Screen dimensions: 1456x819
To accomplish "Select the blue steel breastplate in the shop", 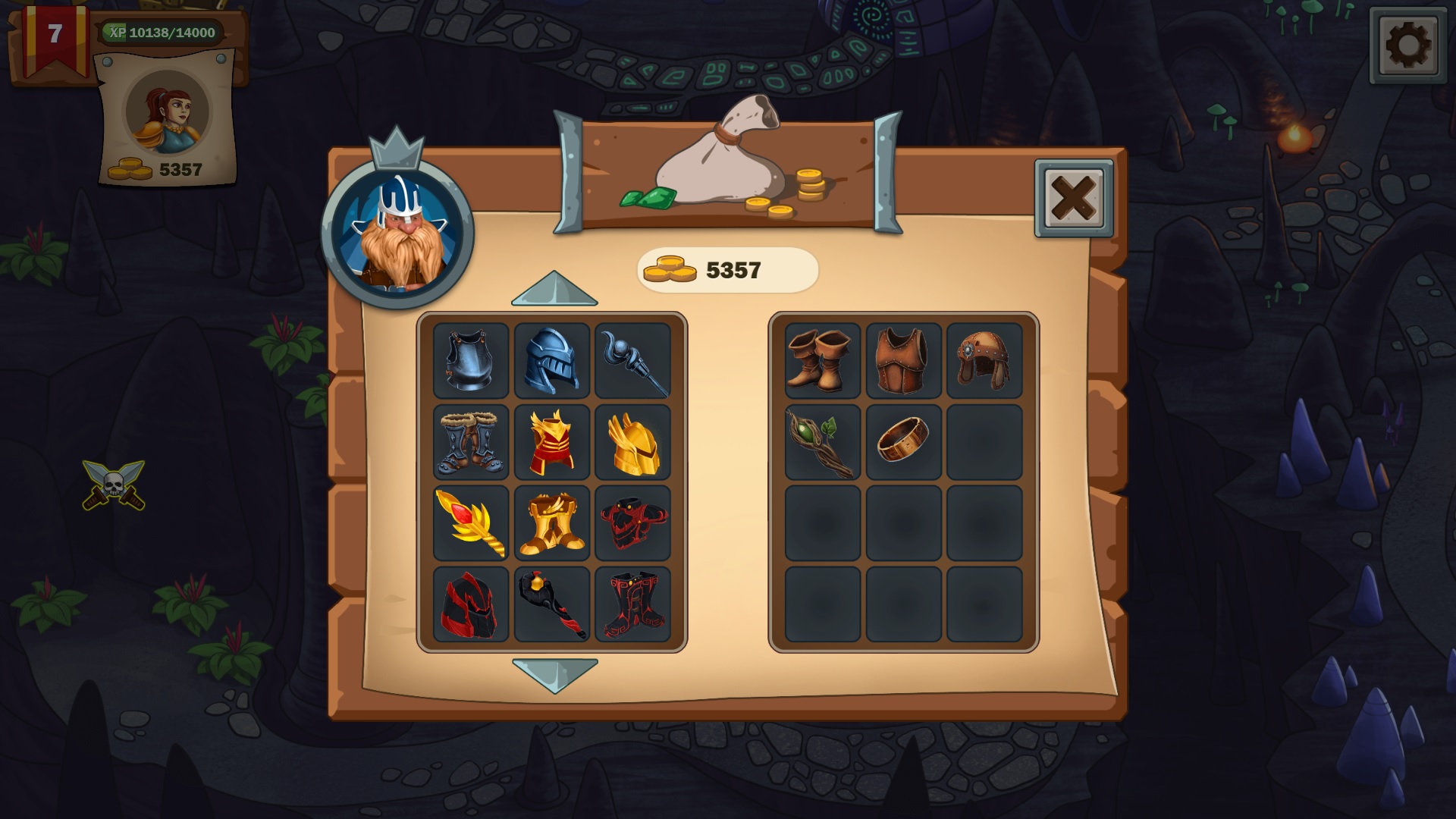I will point(470,361).
